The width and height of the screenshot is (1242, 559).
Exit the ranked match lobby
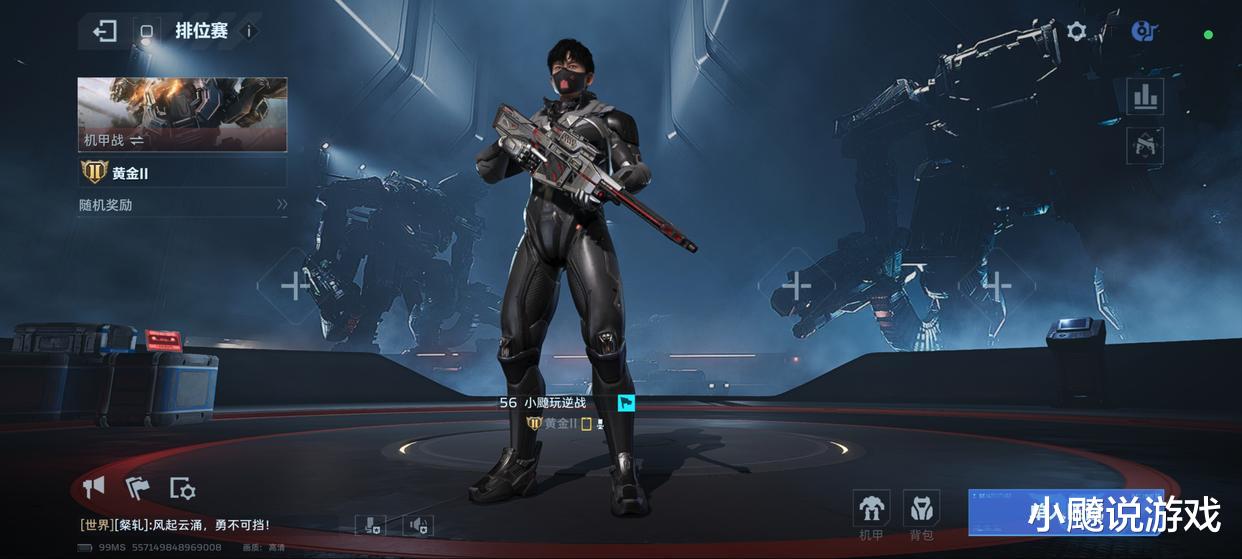104,31
